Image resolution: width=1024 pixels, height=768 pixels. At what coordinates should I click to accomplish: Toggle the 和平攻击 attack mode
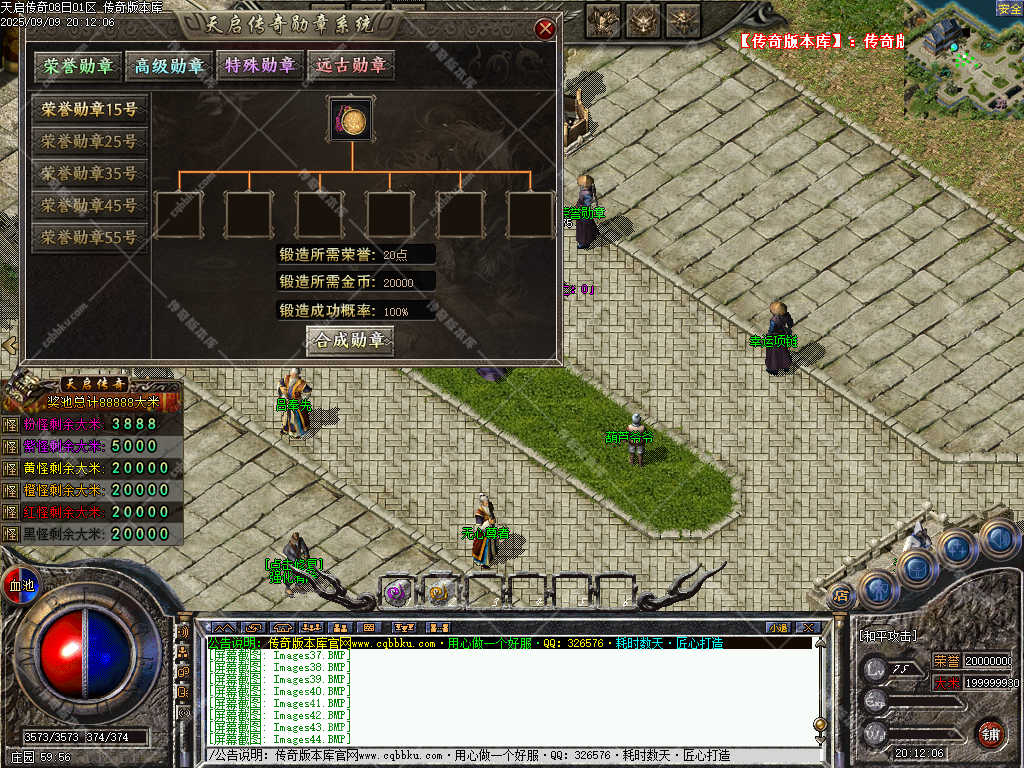[x=887, y=636]
